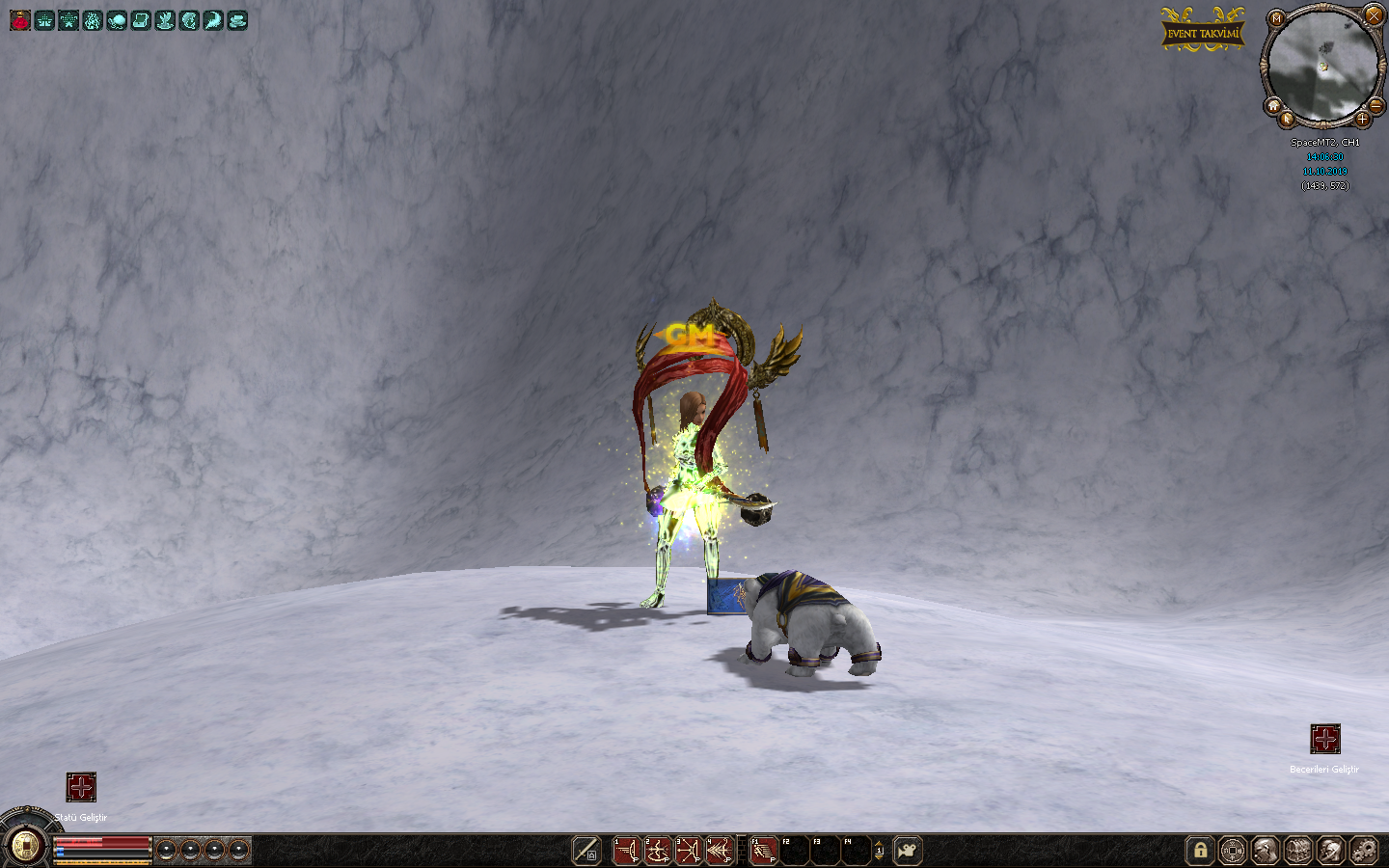Image resolution: width=1389 pixels, height=868 pixels.
Task: Open Statü Geliştir stat upgrade button
Action: (x=81, y=787)
